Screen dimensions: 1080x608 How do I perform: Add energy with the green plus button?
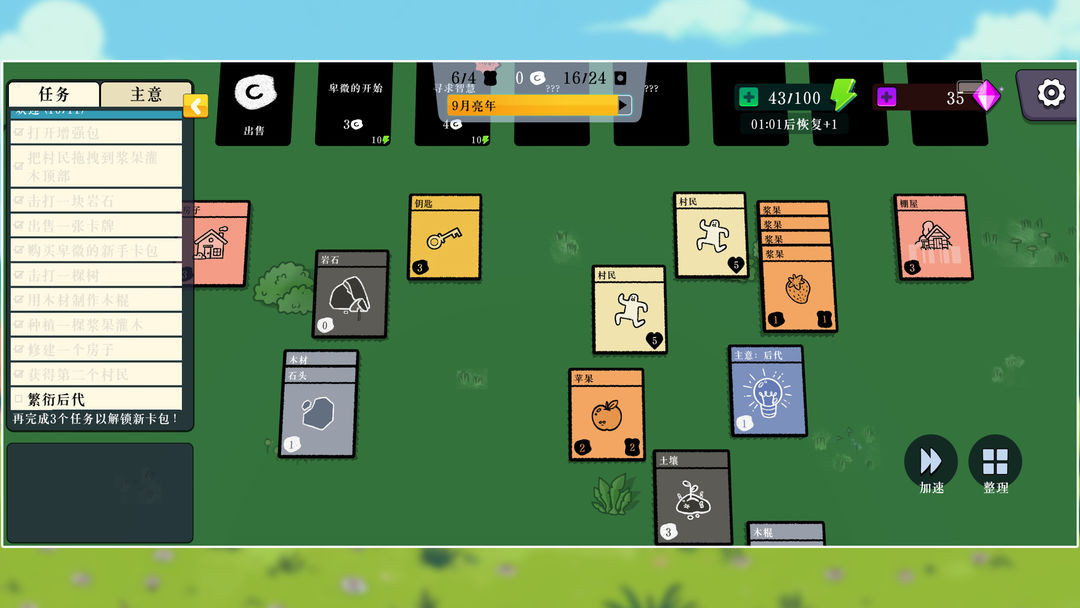click(x=748, y=98)
